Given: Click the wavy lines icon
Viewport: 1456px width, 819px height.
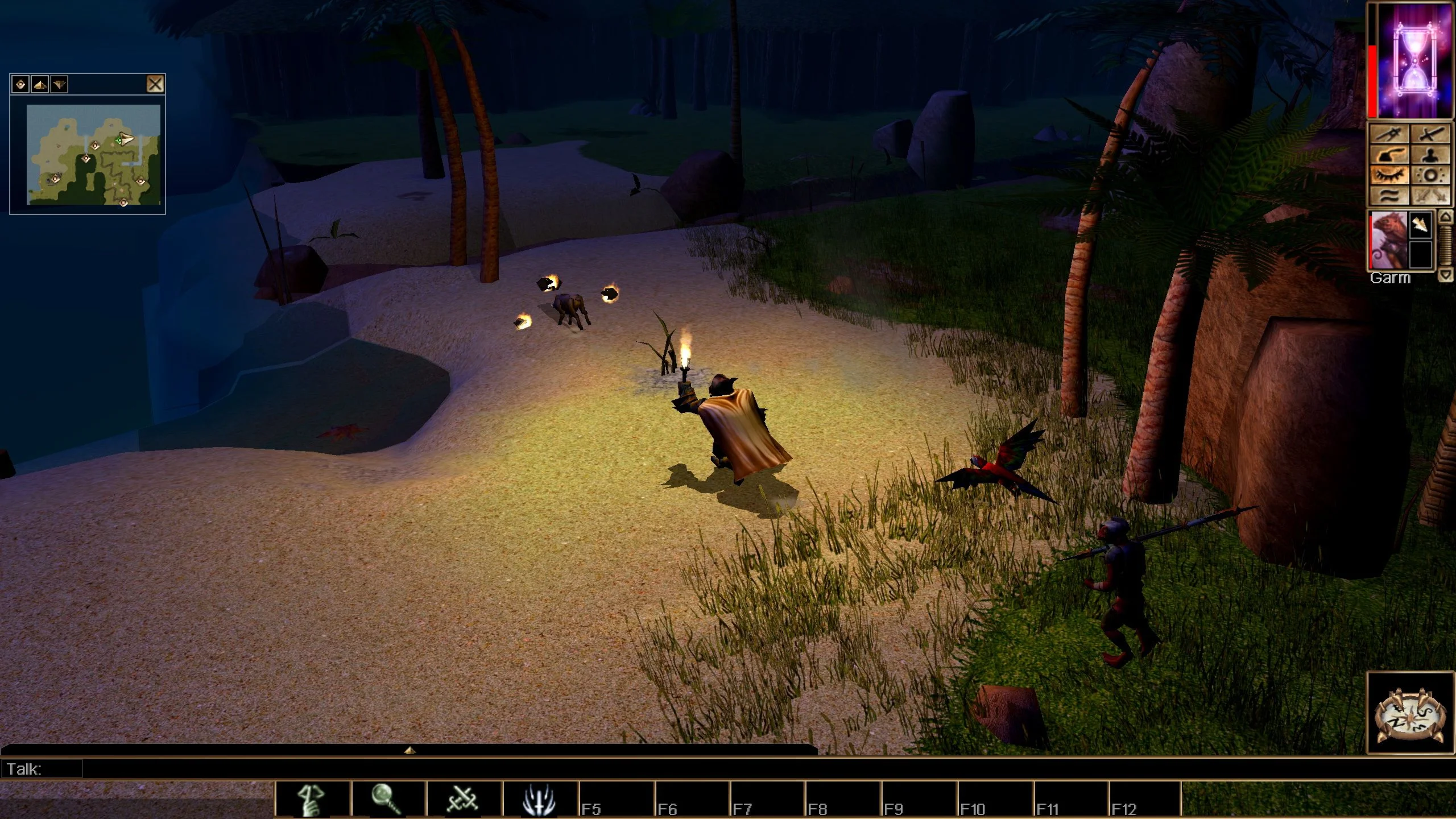Looking at the screenshot, I should tap(1389, 196).
